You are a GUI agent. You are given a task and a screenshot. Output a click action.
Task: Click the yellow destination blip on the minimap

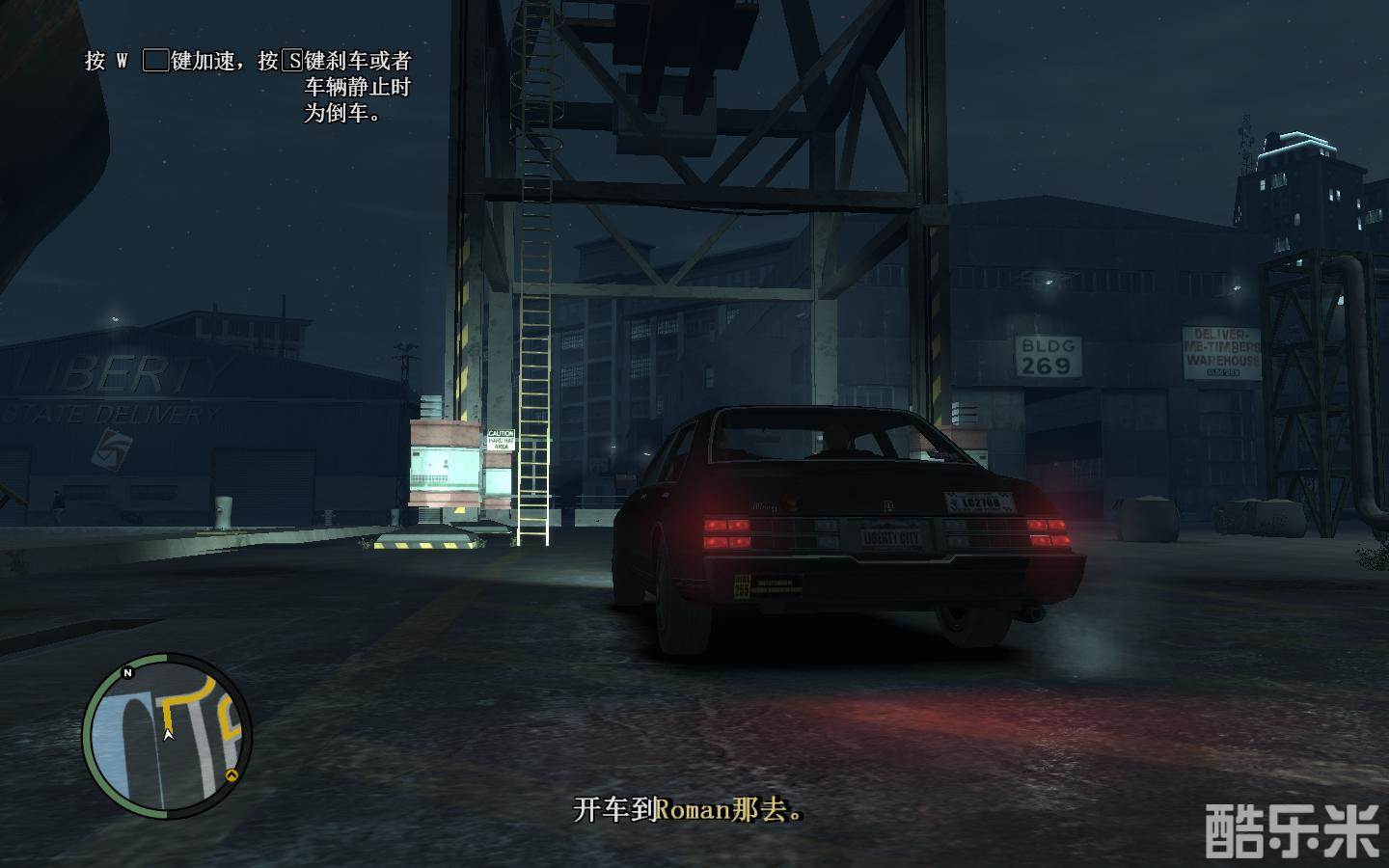point(231,774)
